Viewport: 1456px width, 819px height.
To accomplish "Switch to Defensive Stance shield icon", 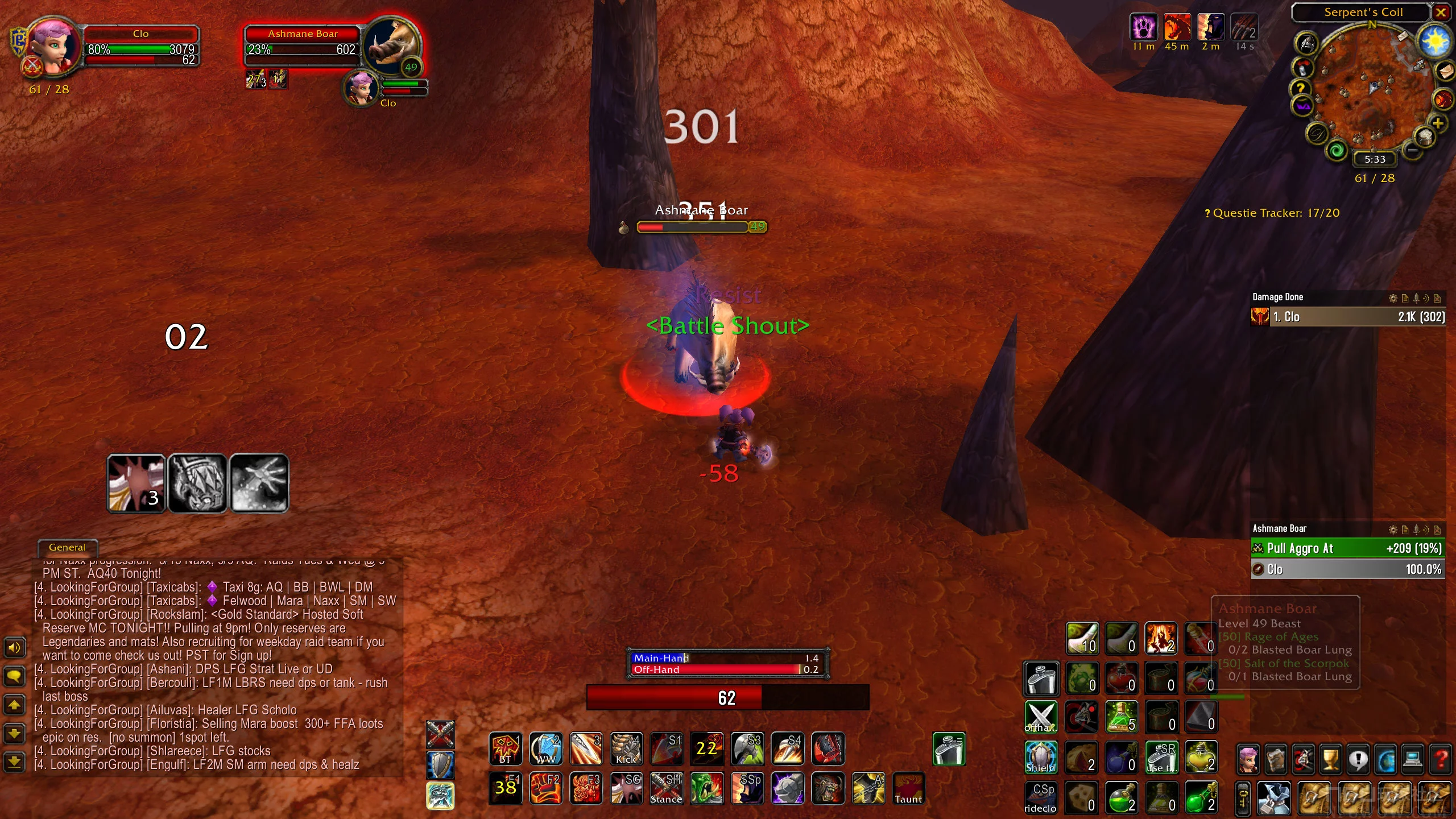I will pos(441,764).
